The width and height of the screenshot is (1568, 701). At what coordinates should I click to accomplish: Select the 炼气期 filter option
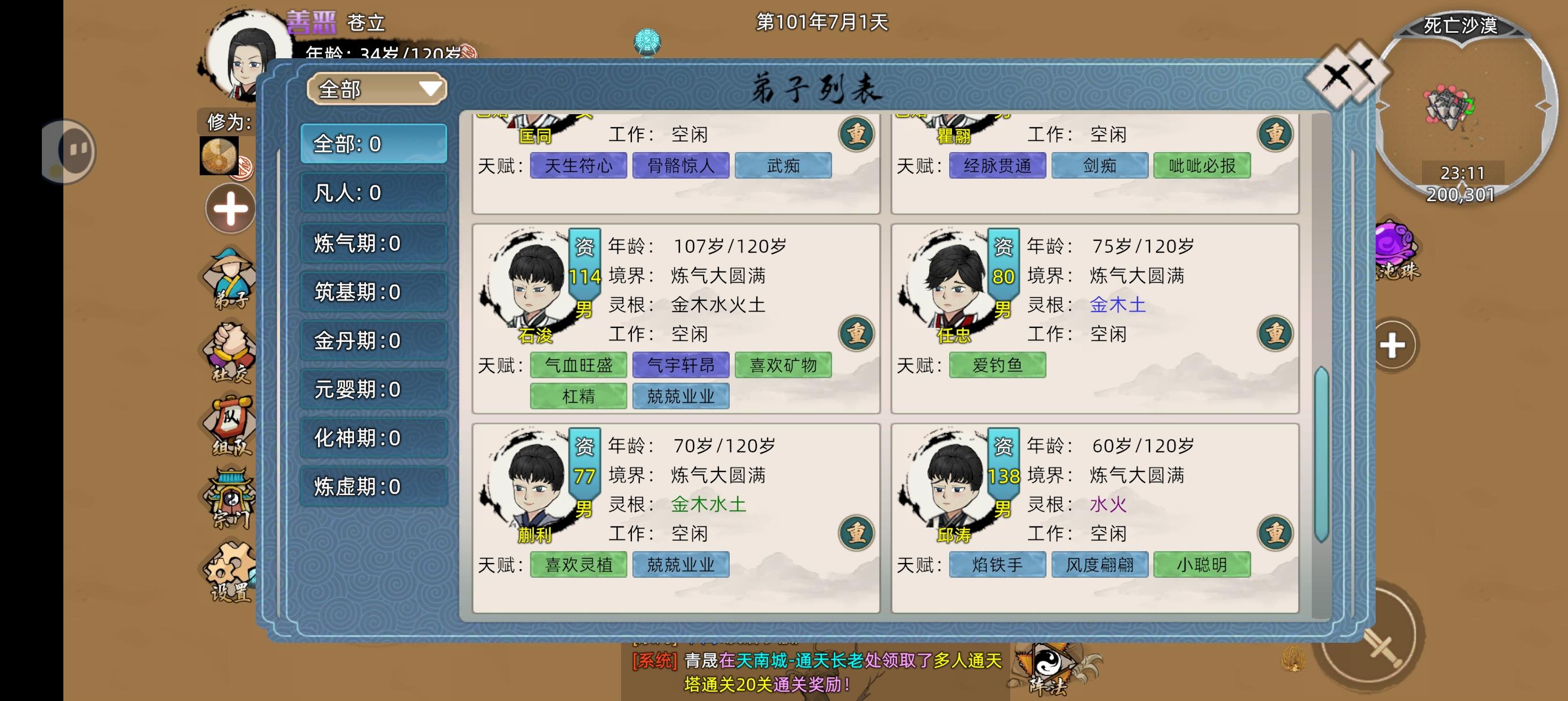[374, 241]
